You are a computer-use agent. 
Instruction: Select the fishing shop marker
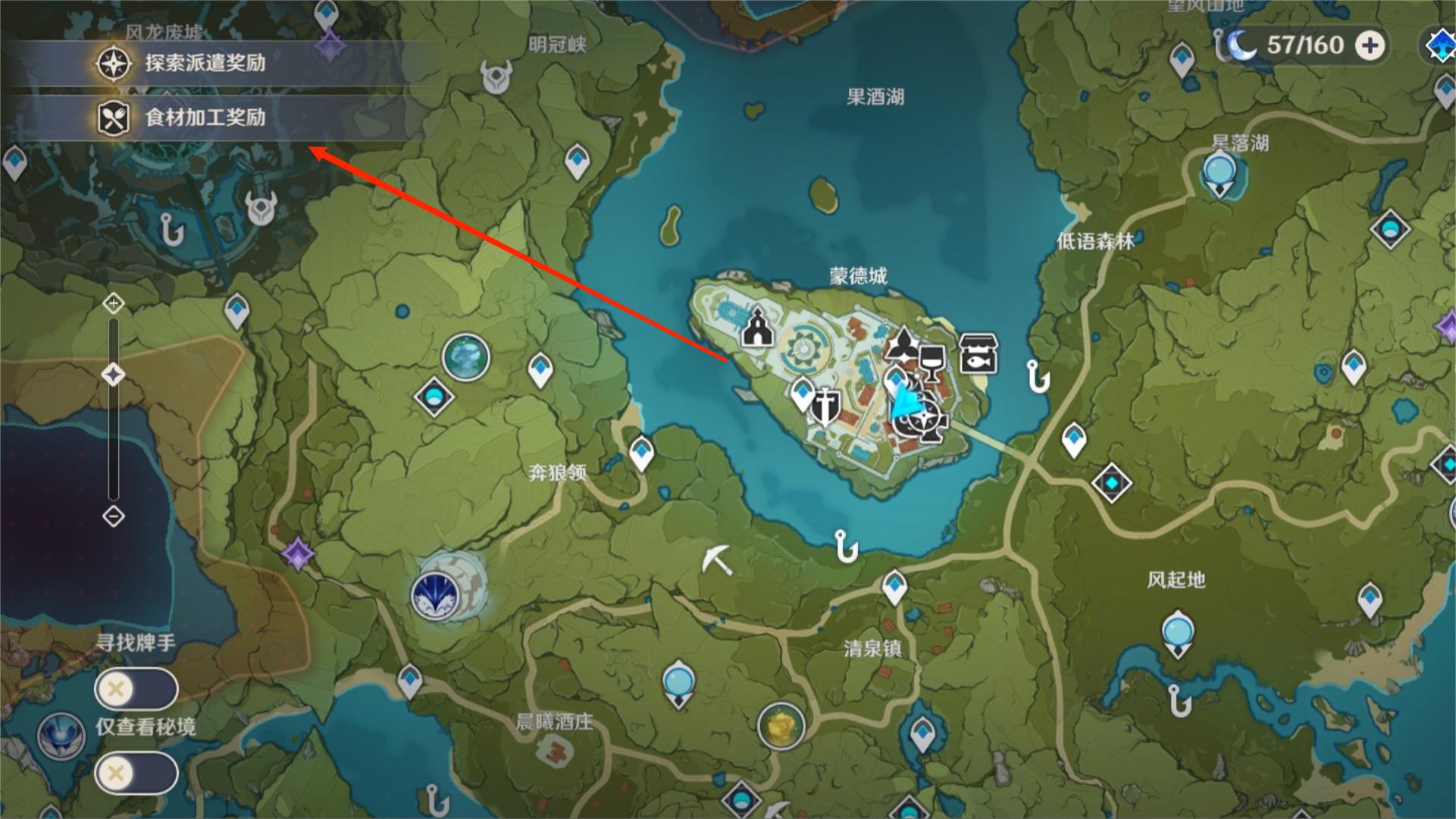coord(978,353)
